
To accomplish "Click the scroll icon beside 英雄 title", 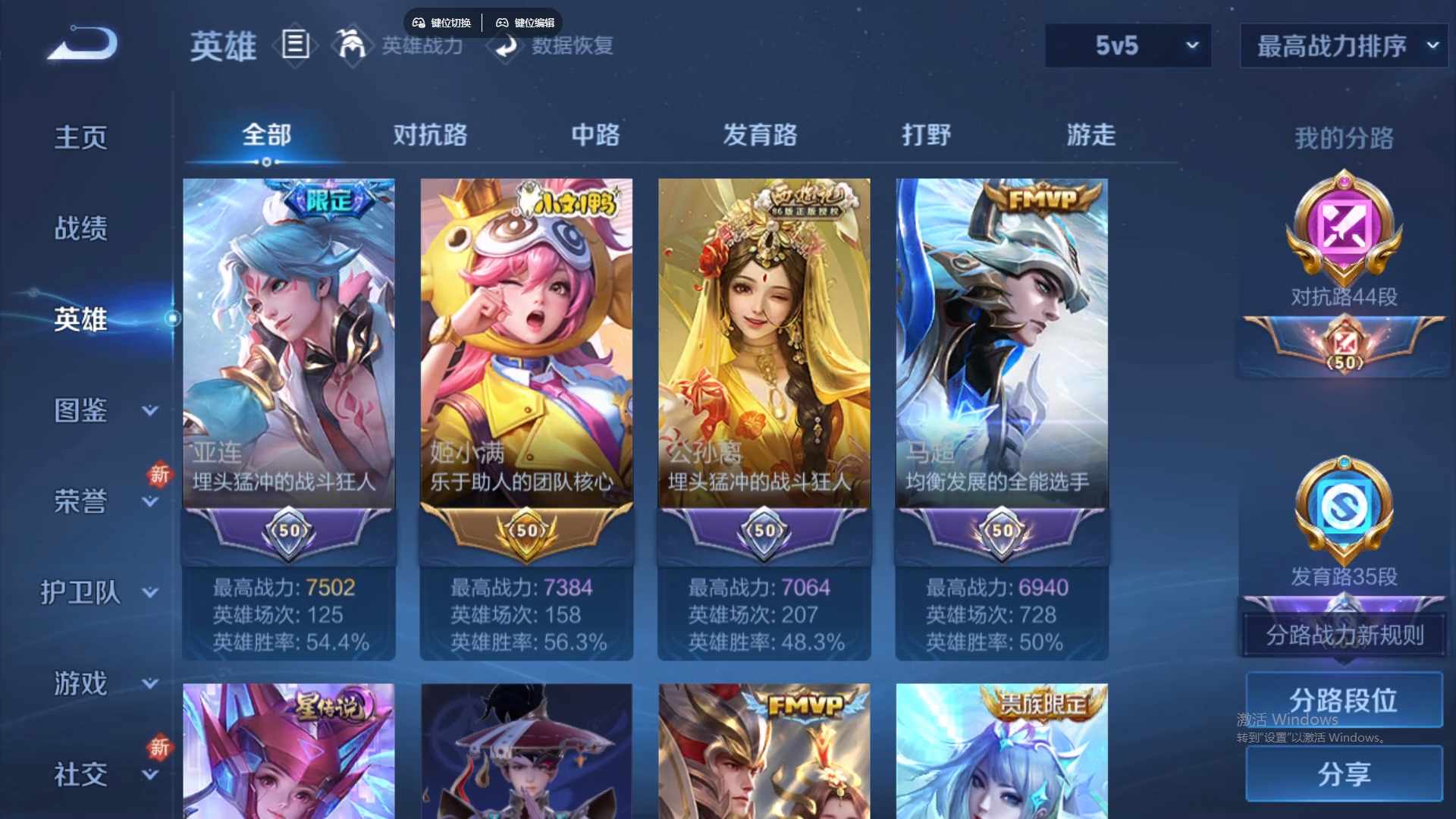I will pyautogui.click(x=295, y=45).
